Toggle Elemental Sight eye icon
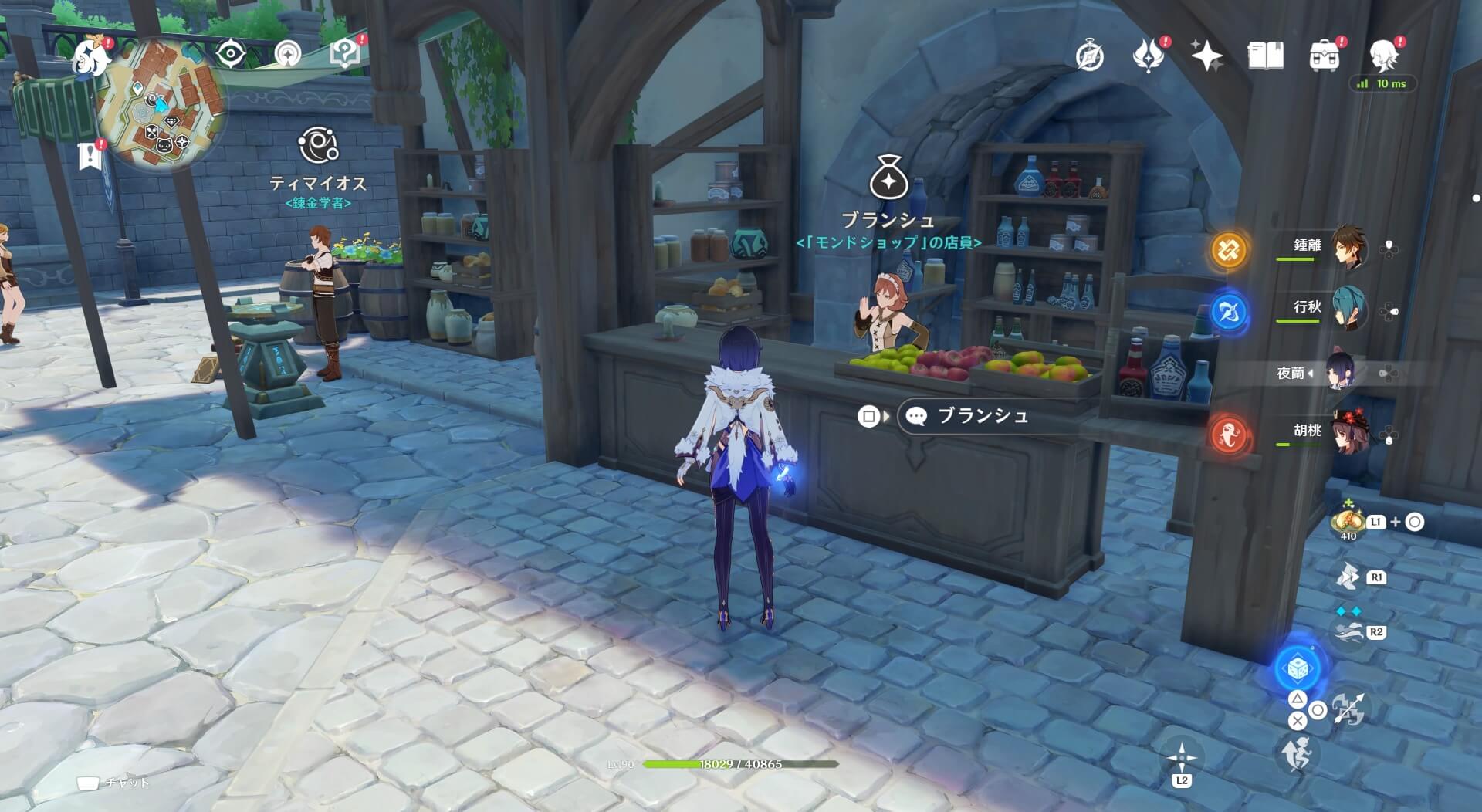Screen dimensions: 1482x812 tap(229, 53)
